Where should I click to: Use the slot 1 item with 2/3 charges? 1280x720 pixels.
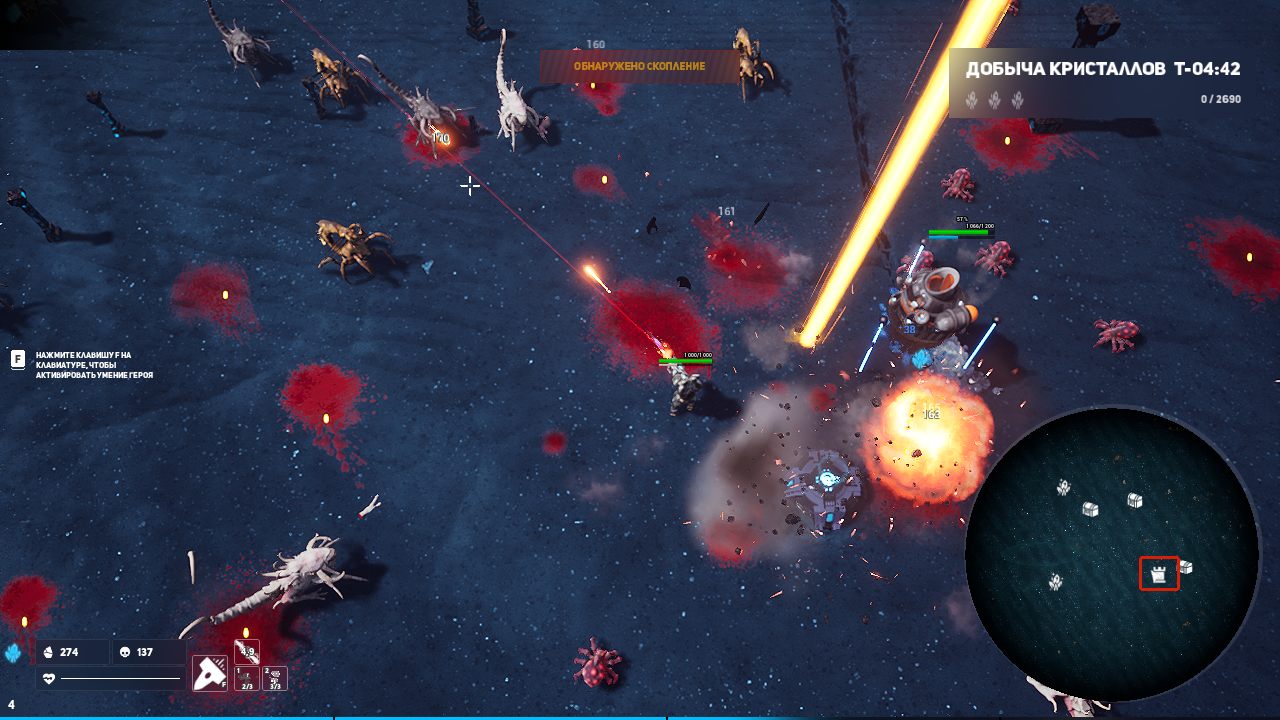click(246, 679)
